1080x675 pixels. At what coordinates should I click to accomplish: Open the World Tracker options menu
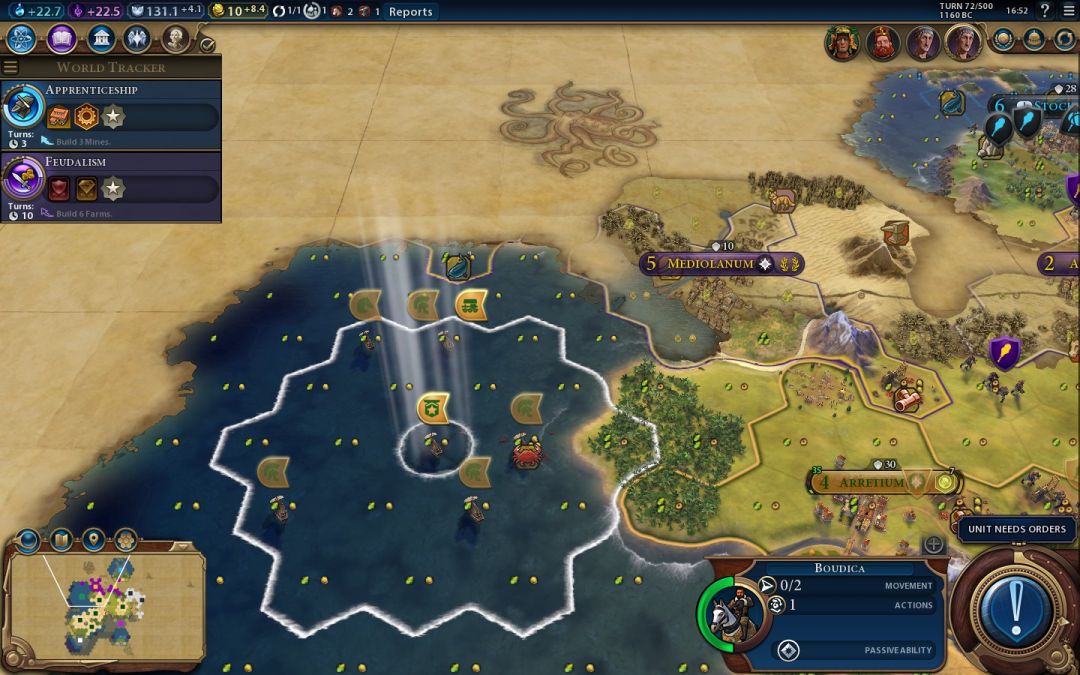pyautogui.click(x=11, y=67)
